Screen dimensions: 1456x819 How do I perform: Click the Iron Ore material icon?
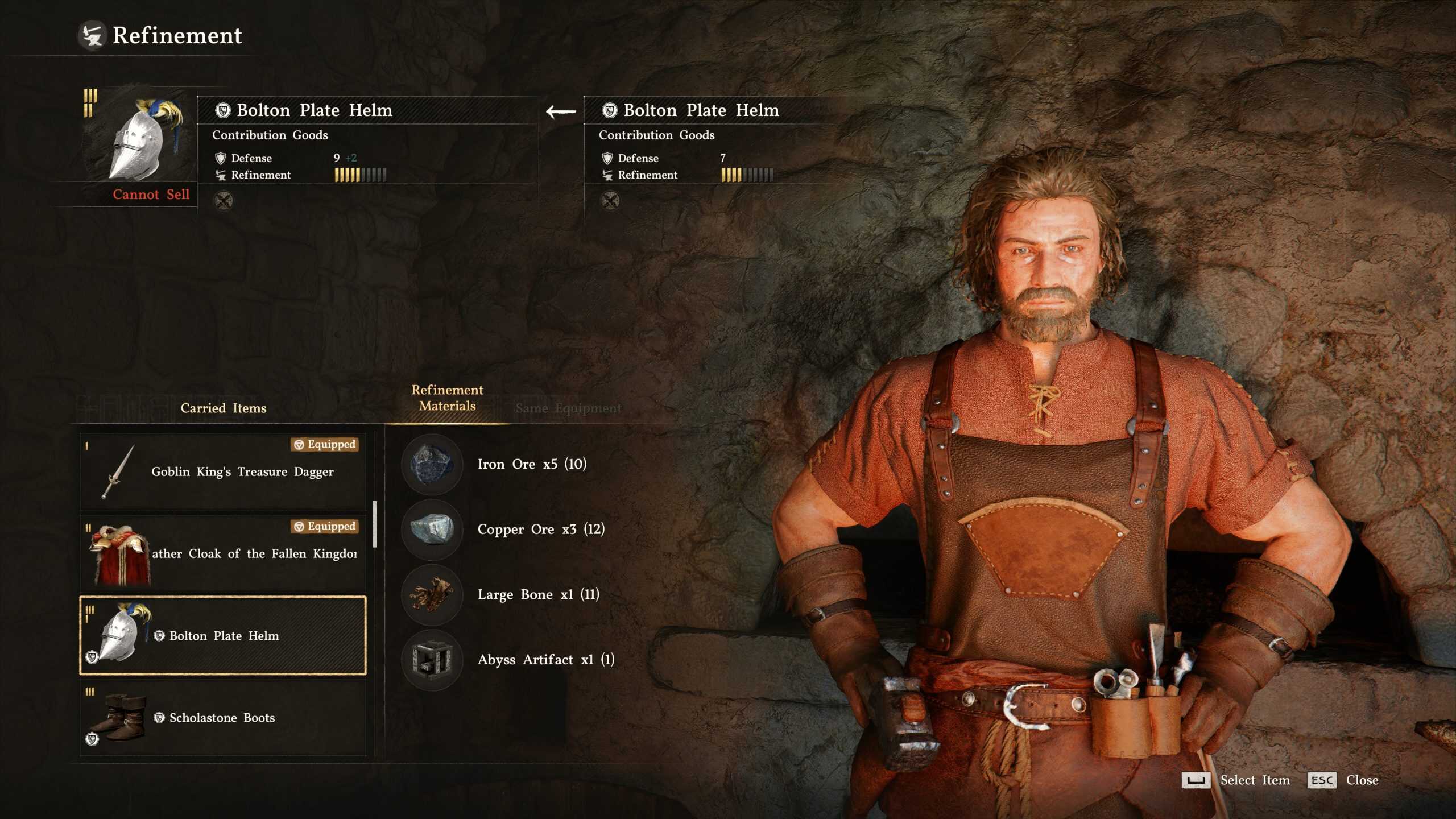click(x=432, y=464)
